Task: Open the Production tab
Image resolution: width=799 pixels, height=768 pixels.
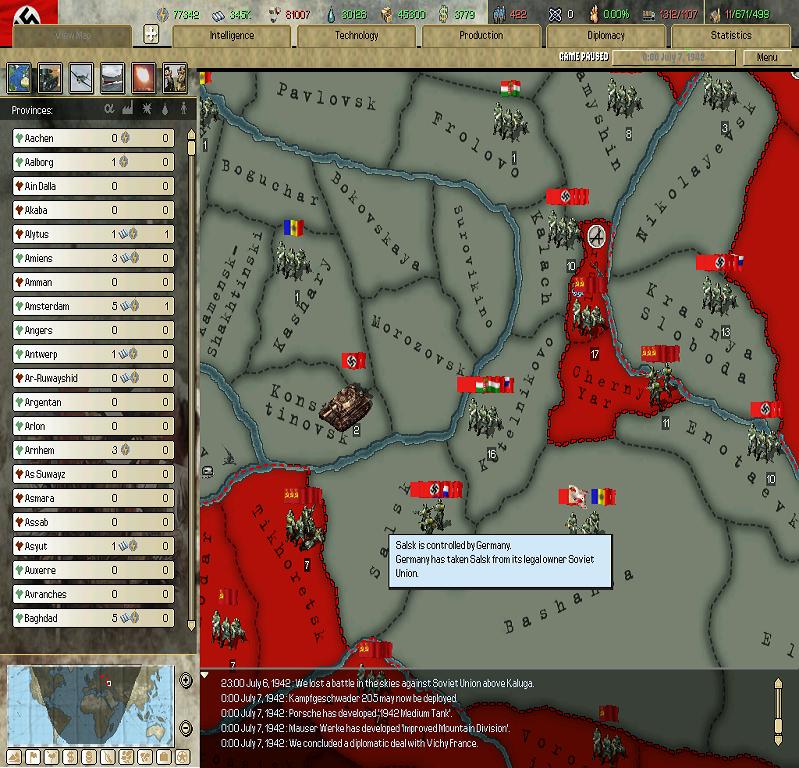Action: click(x=481, y=36)
